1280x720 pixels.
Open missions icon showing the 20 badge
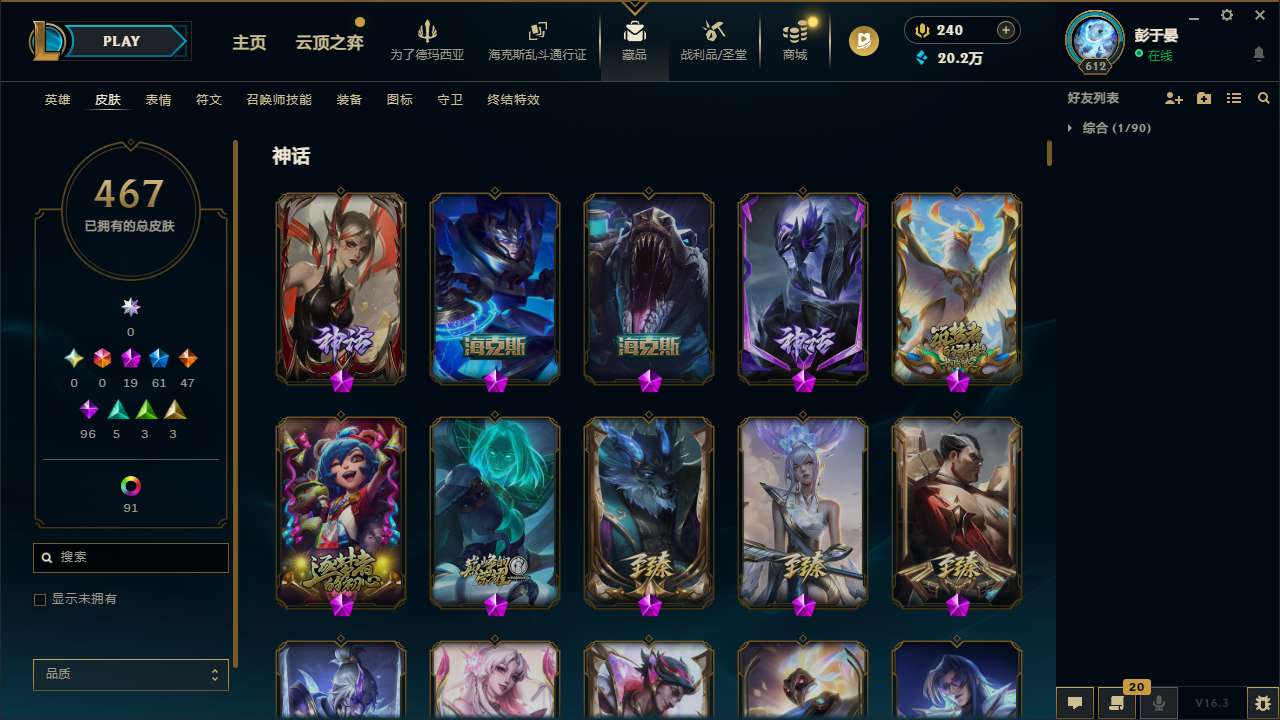tap(1117, 703)
